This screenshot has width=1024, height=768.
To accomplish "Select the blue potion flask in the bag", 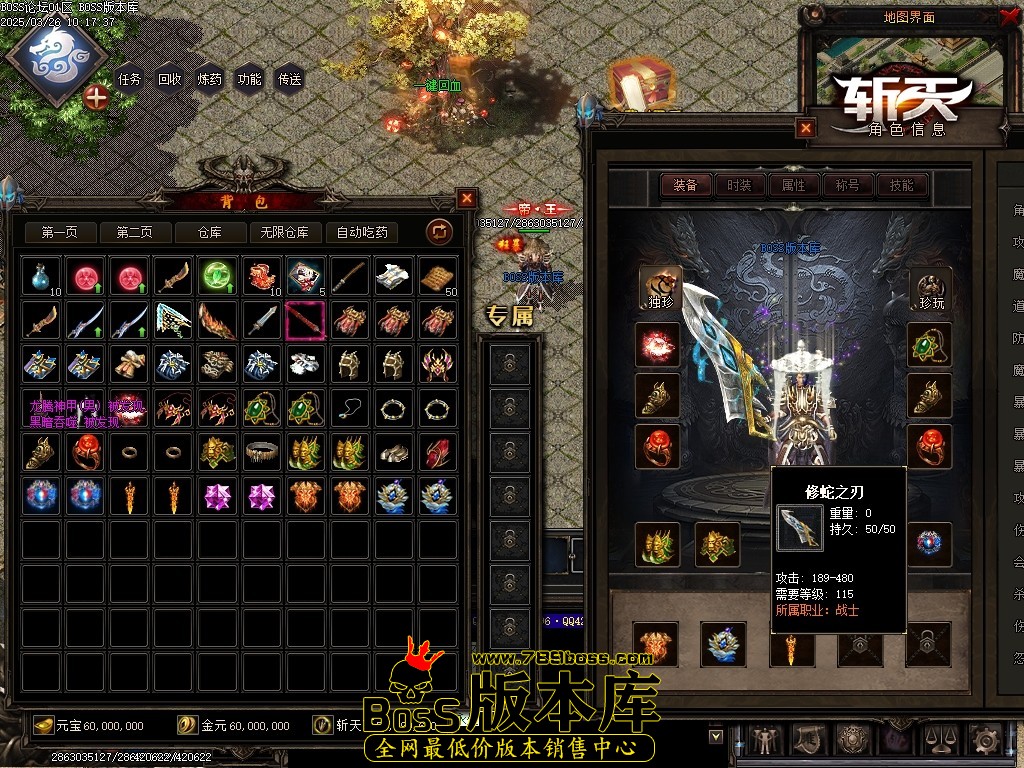I will coord(42,276).
